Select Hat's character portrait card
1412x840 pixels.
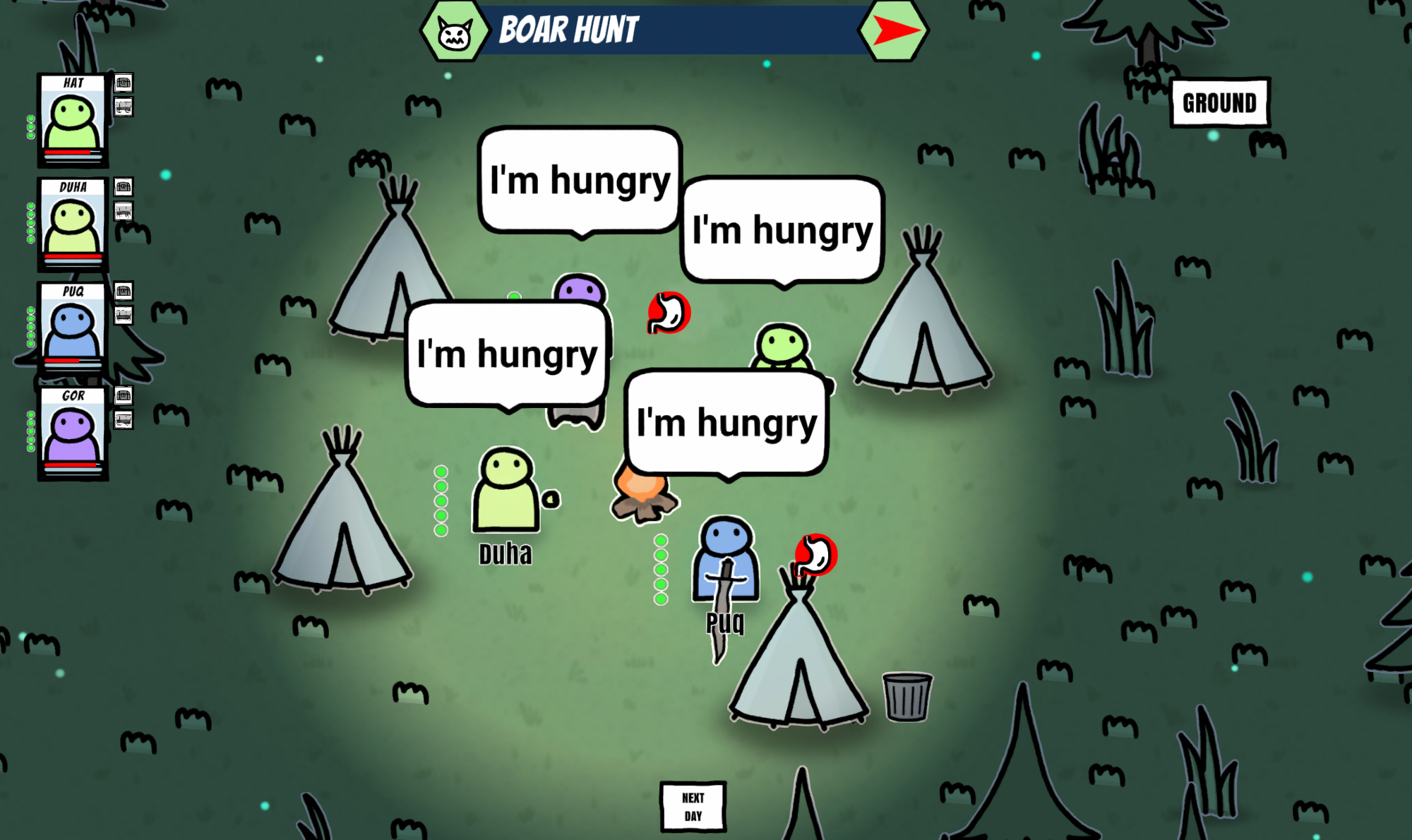[73, 120]
